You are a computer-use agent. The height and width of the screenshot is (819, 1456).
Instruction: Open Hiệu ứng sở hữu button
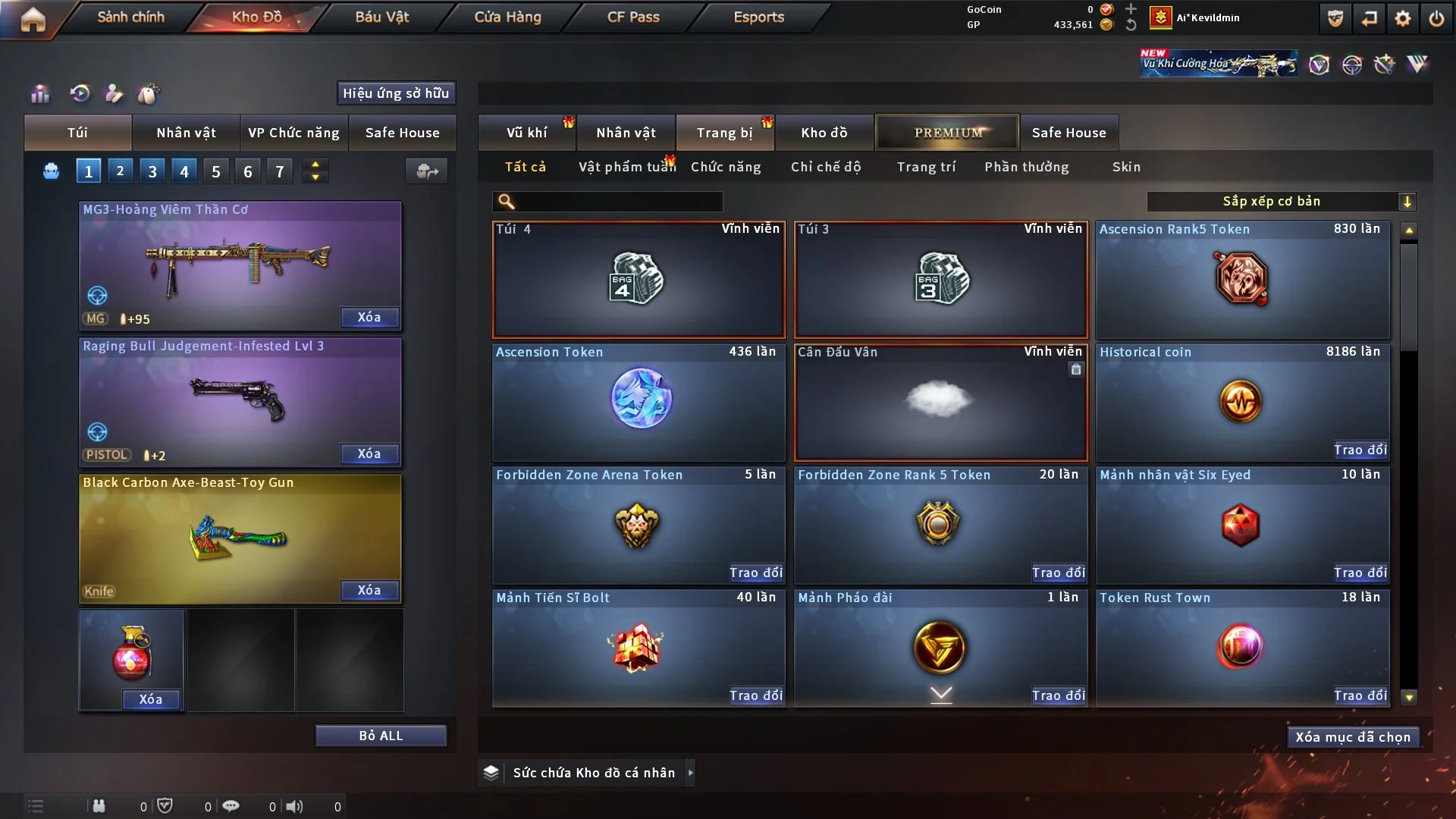click(x=396, y=93)
